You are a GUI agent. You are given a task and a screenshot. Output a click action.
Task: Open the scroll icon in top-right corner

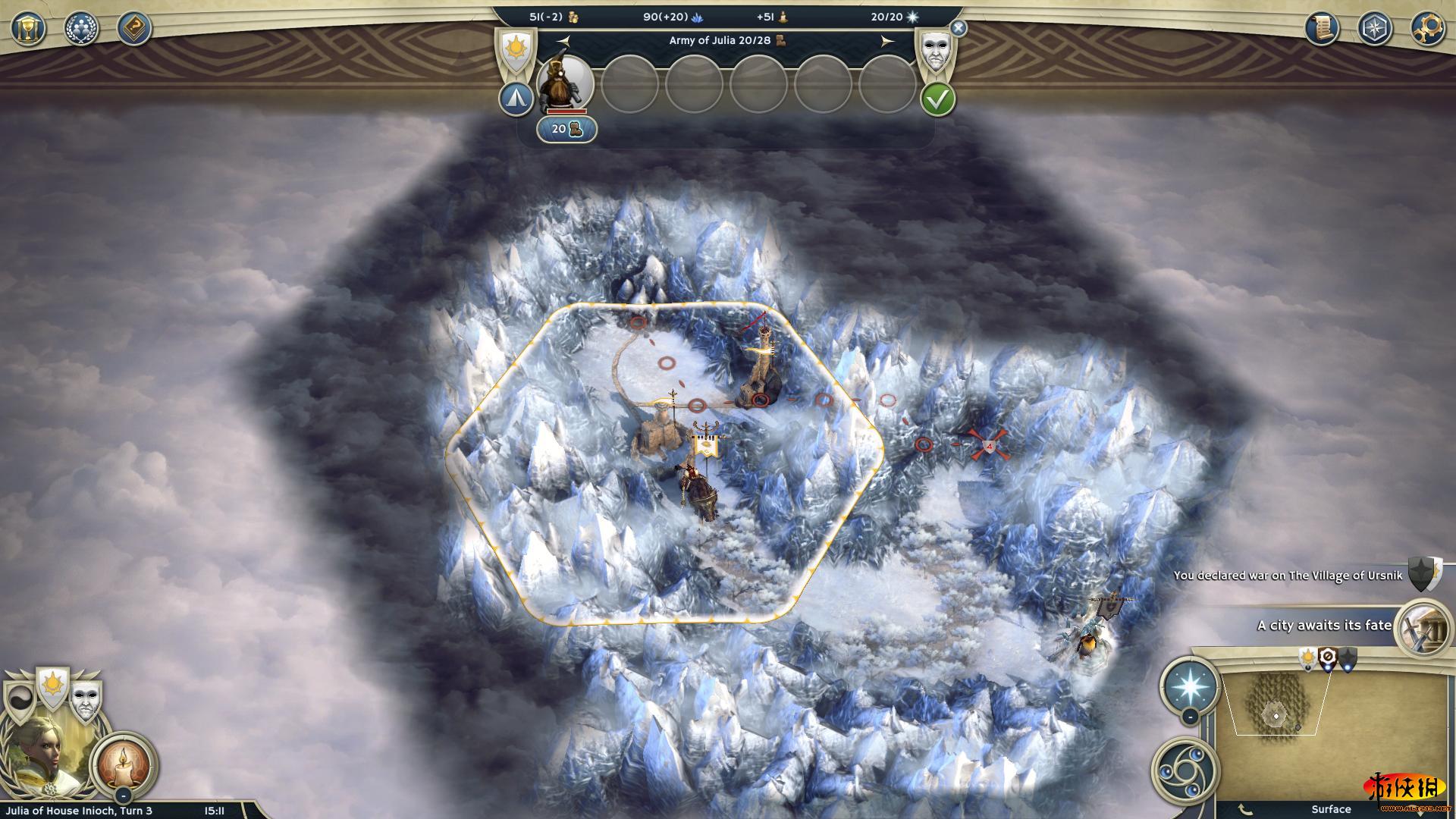[1322, 29]
